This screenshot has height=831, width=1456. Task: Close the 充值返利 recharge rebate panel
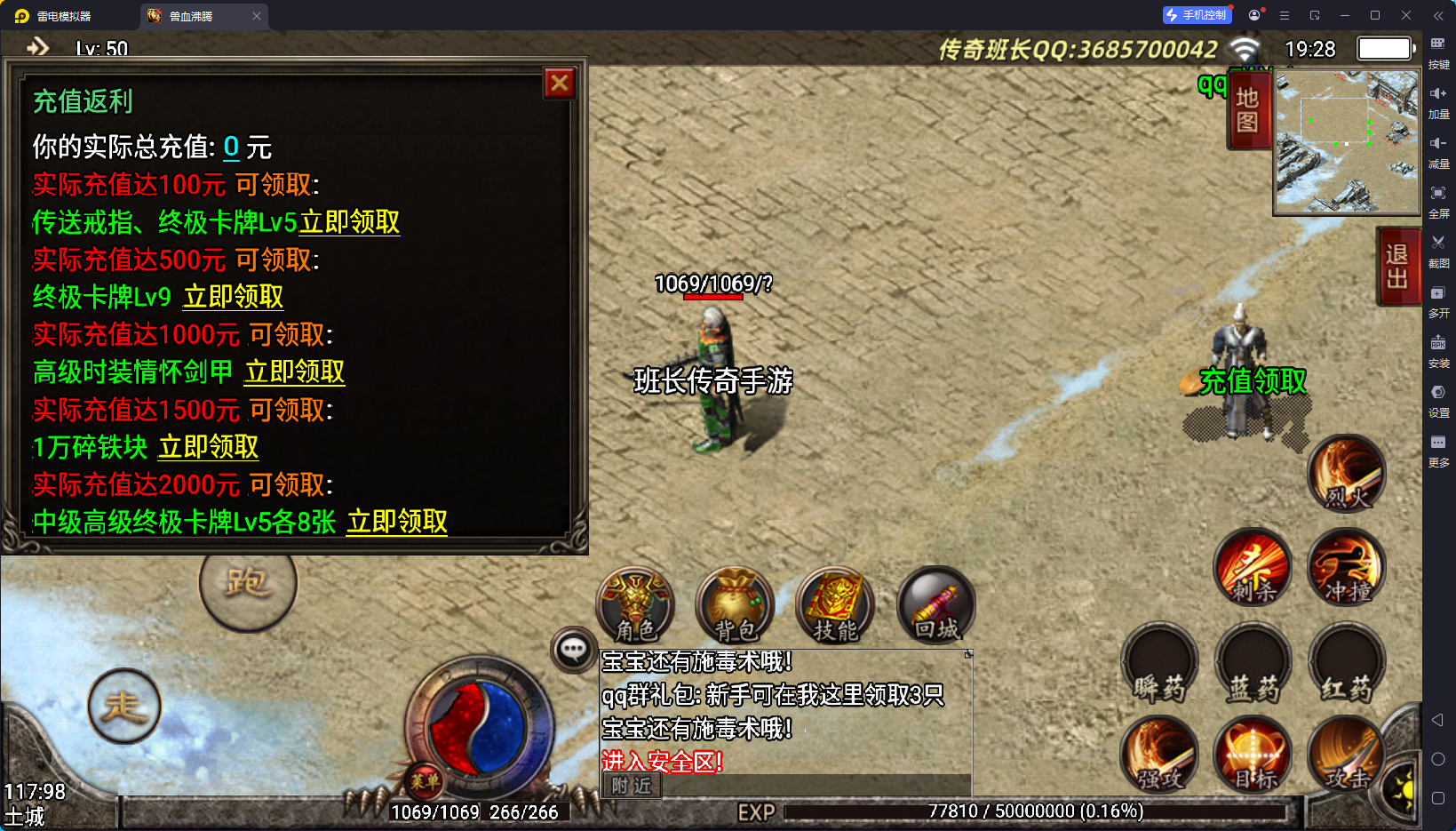[560, 84]
